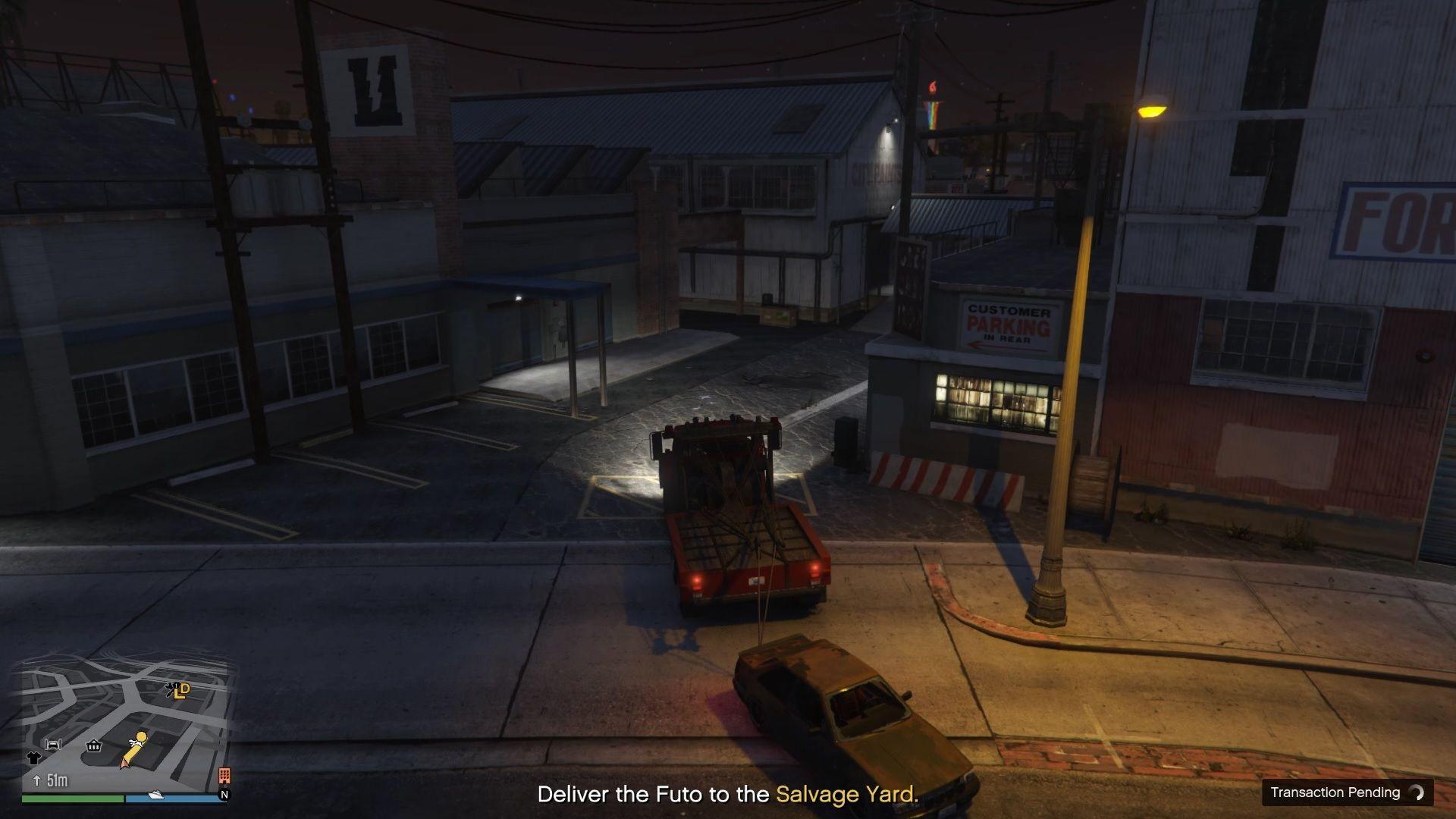Click the N compass indicator on minimap
Viewport: 1456px width, 819px height.
(x=224, y=793)
